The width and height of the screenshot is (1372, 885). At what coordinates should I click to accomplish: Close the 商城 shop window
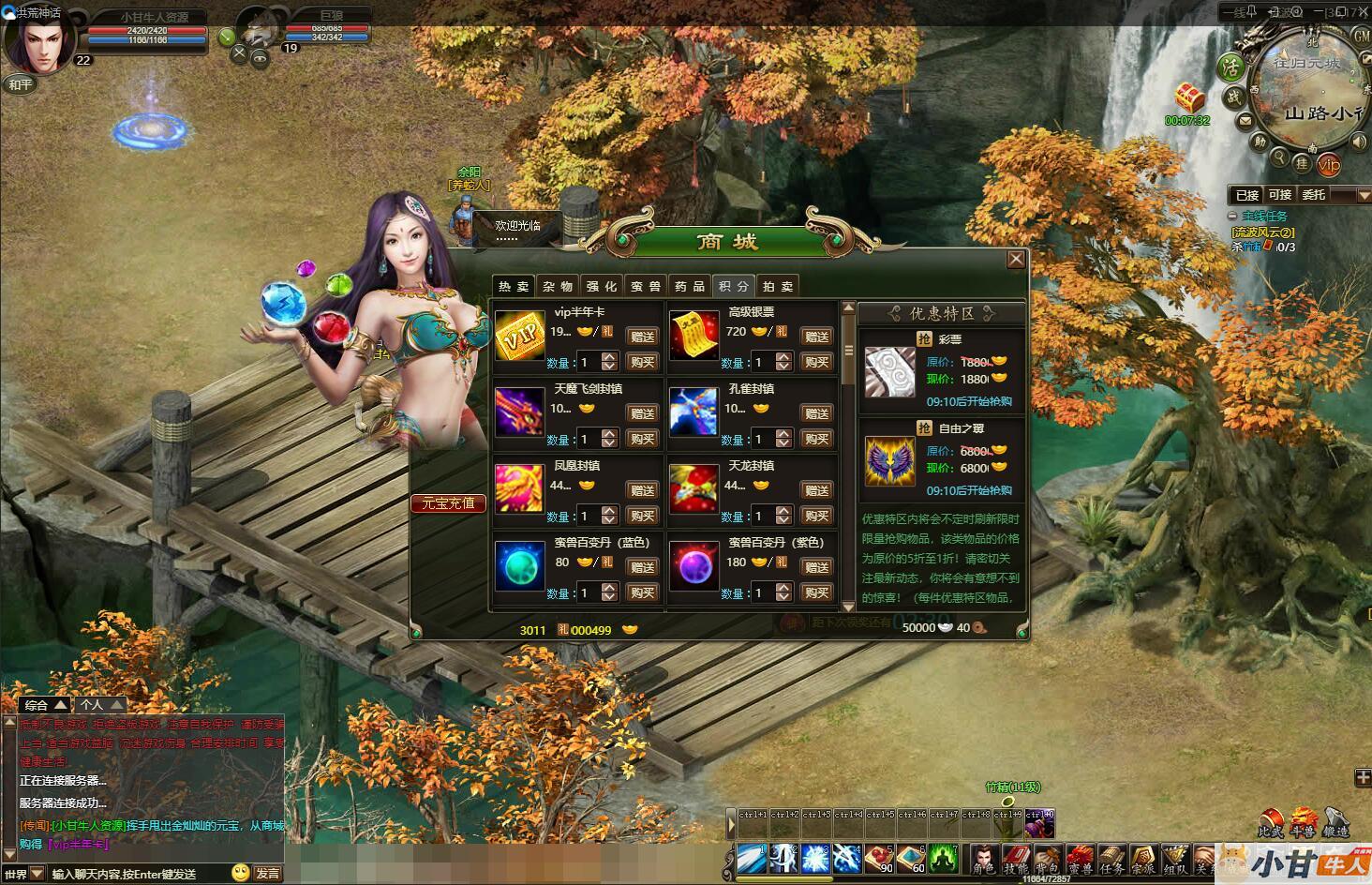(x=1015, y=260)
